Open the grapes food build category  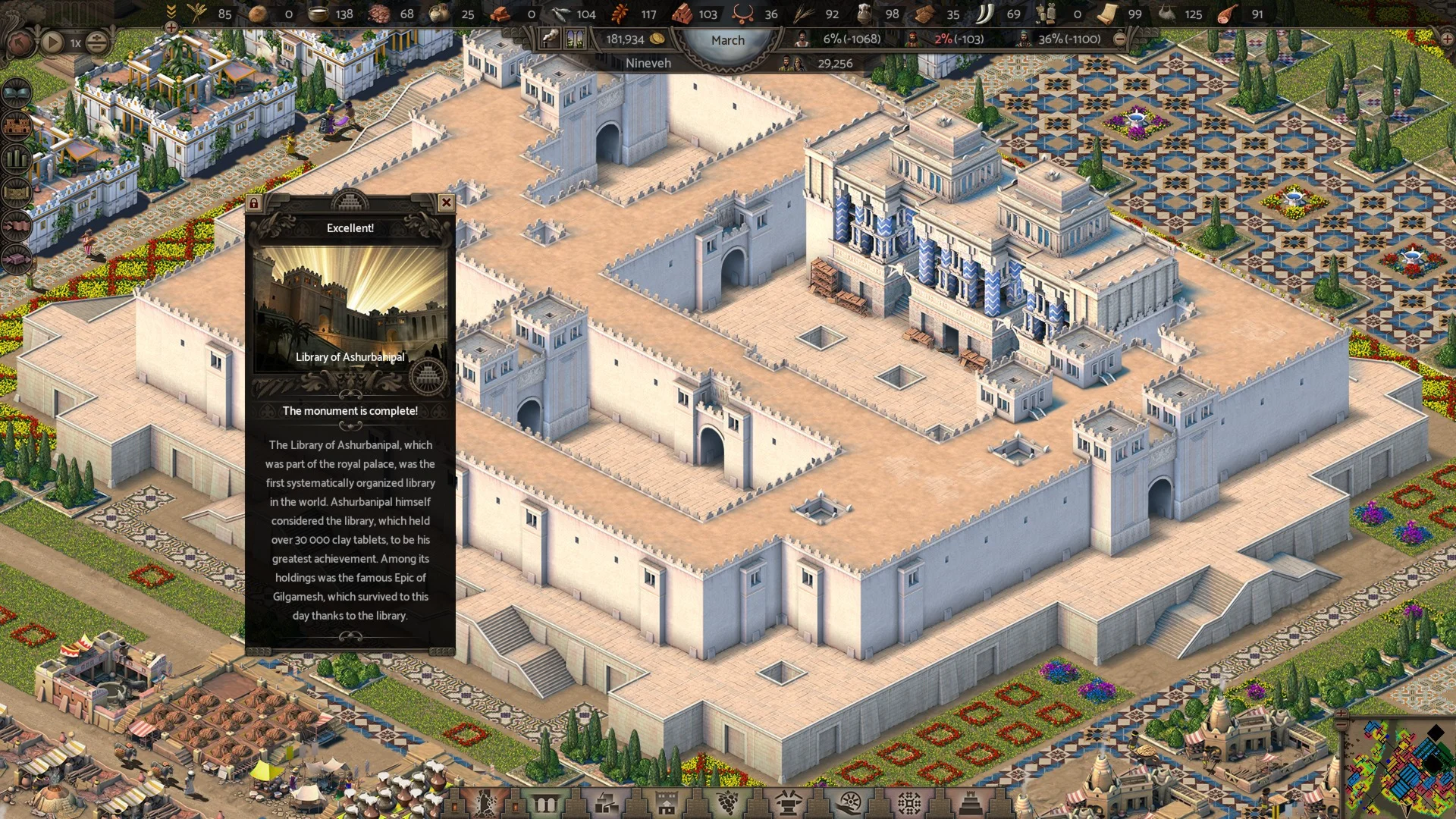(727, 802)
